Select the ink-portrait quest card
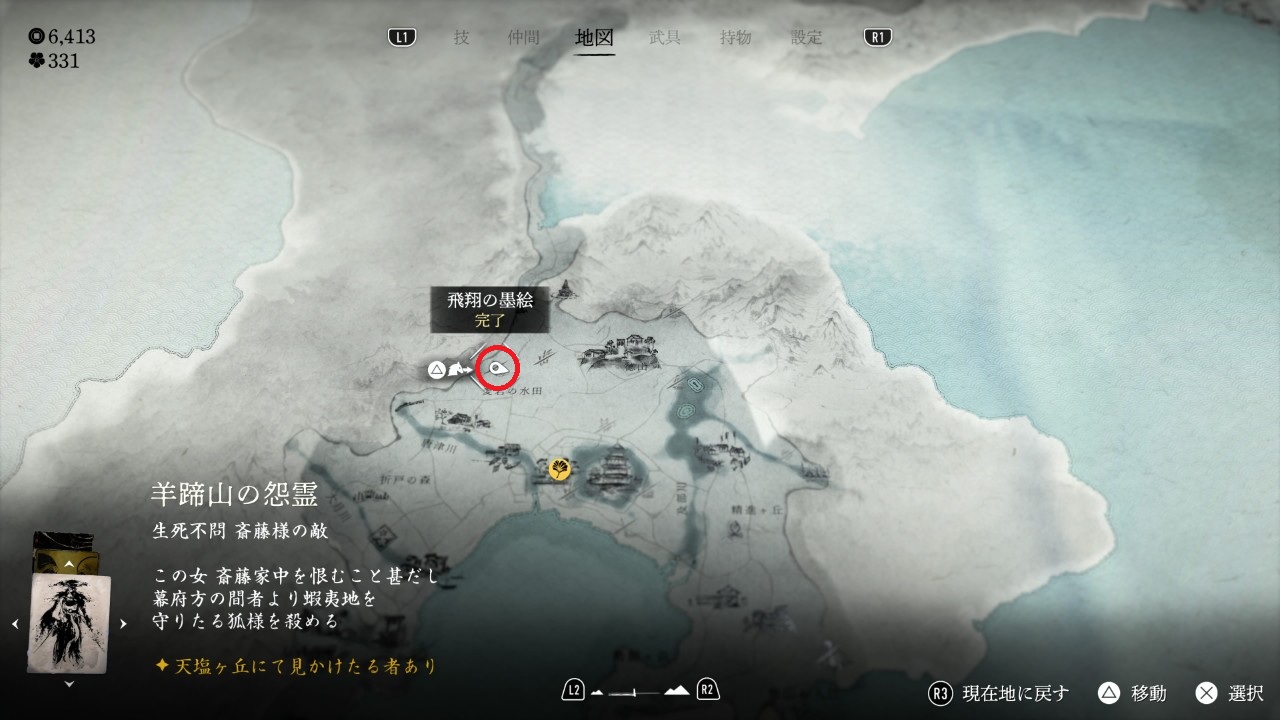 (69, 622)
